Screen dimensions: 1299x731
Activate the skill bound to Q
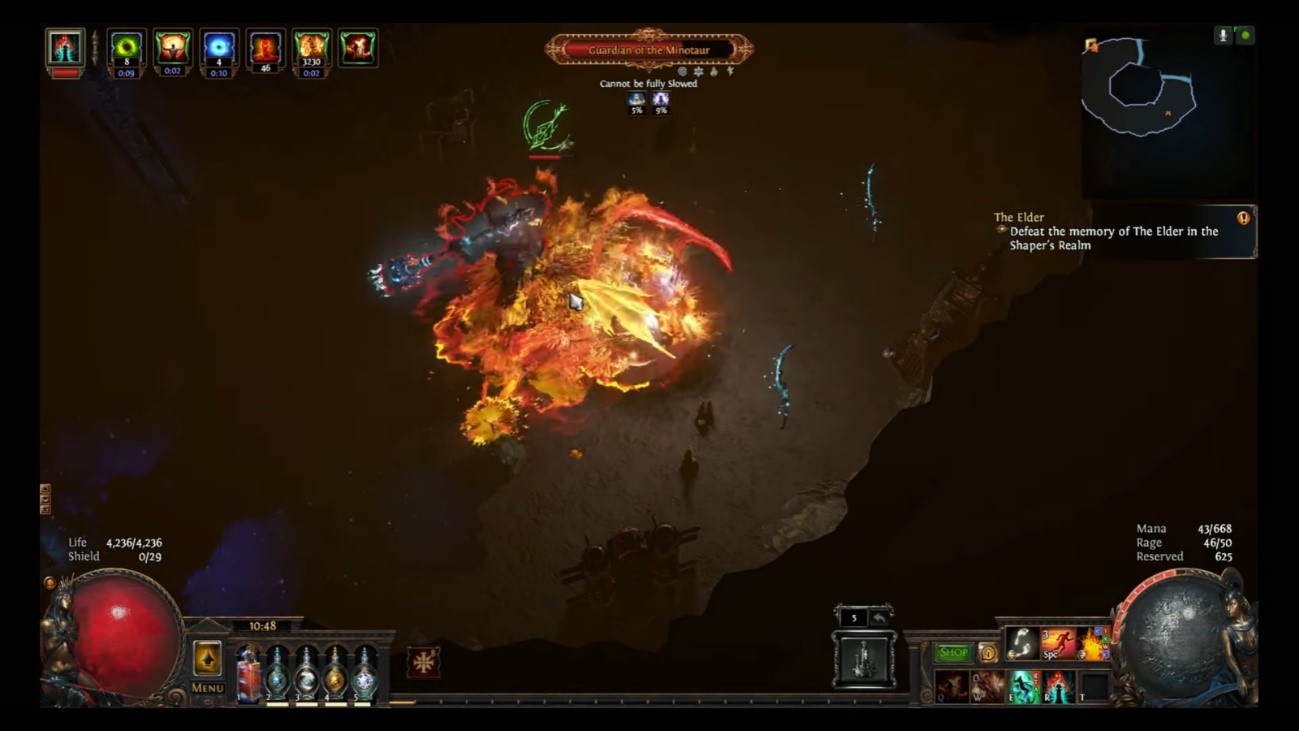pos(951,687)
